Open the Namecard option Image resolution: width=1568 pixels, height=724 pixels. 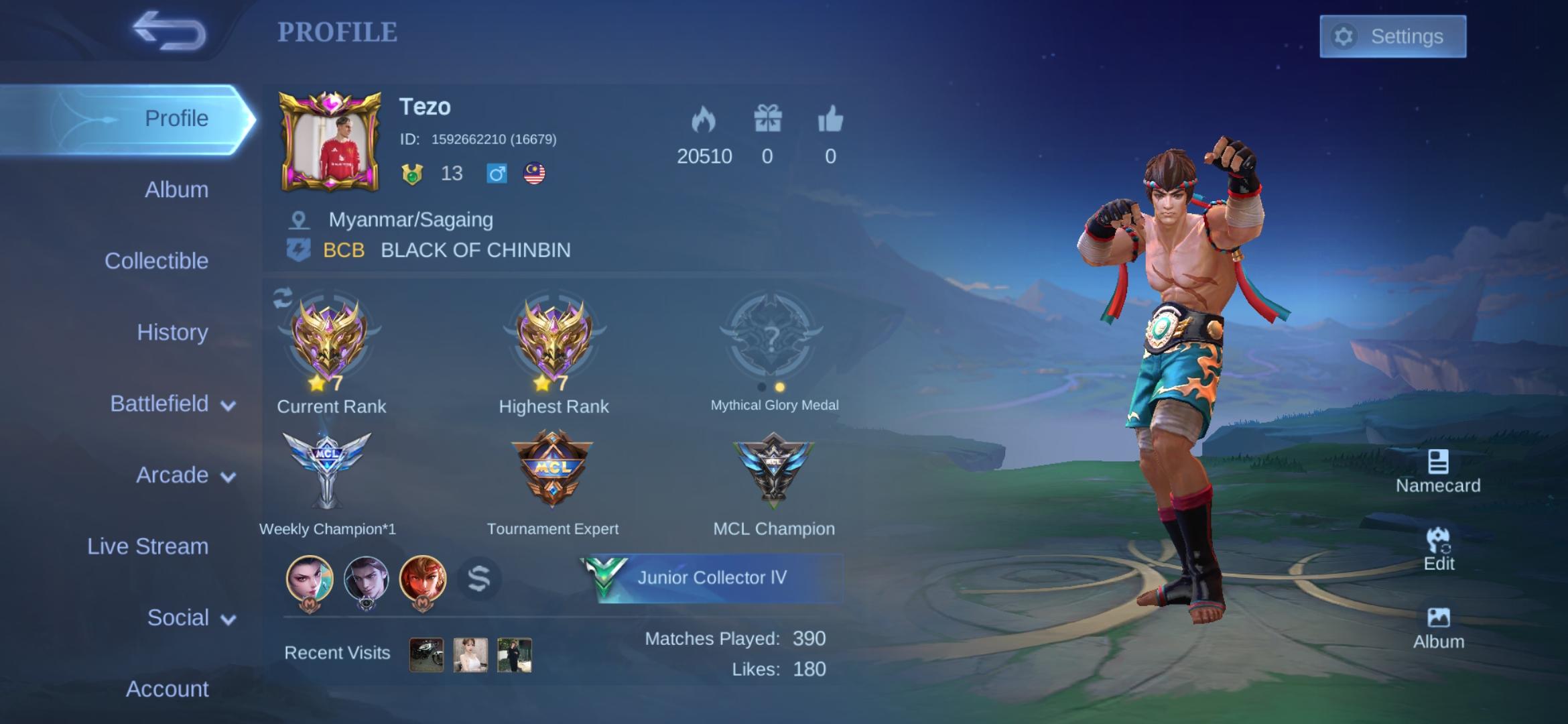[1438, 471]
